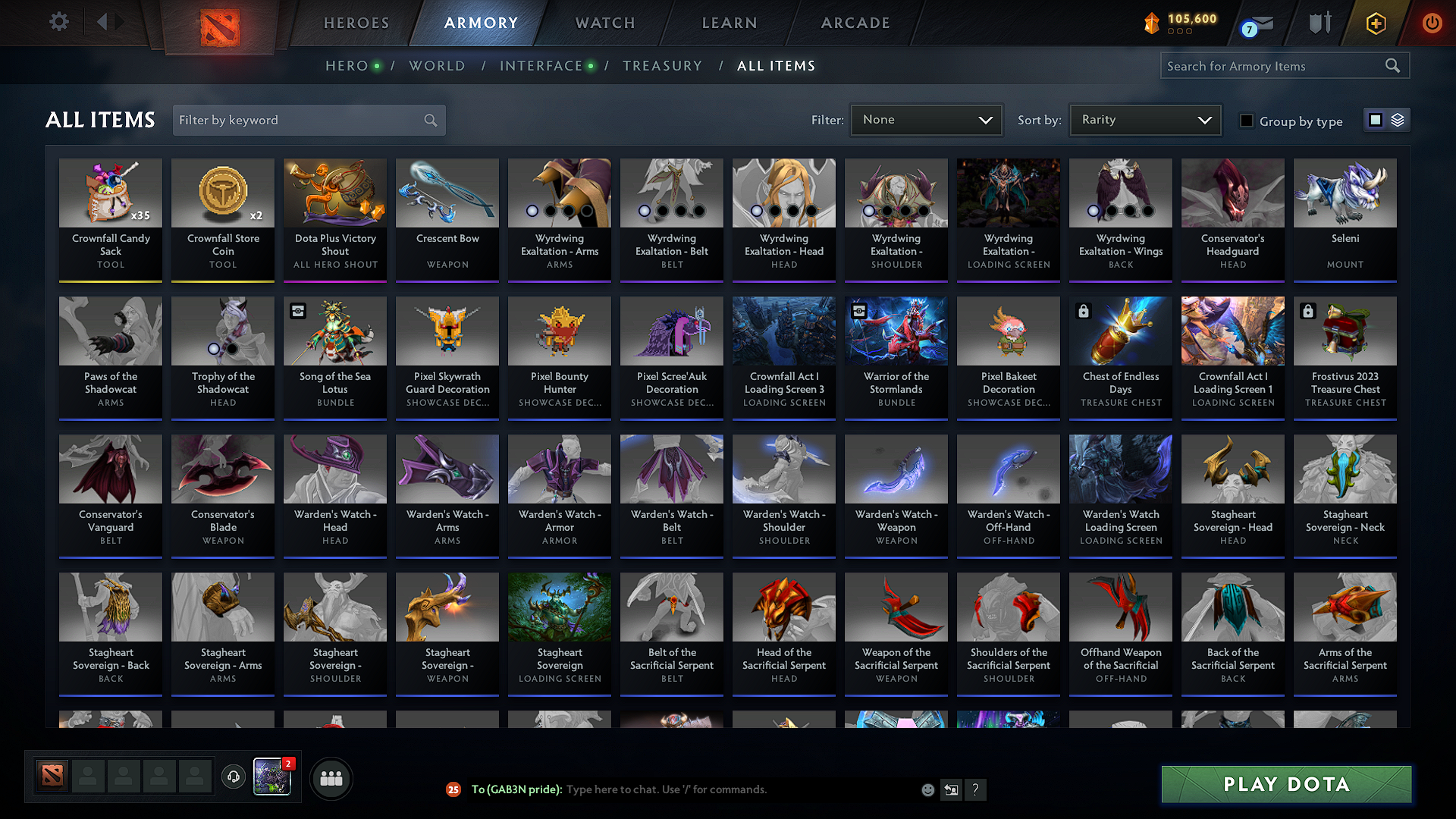The width and height of the screenshot is (1456, 819).
Task: Click the help question mark near chat
Action: click(x=976, y=789)
